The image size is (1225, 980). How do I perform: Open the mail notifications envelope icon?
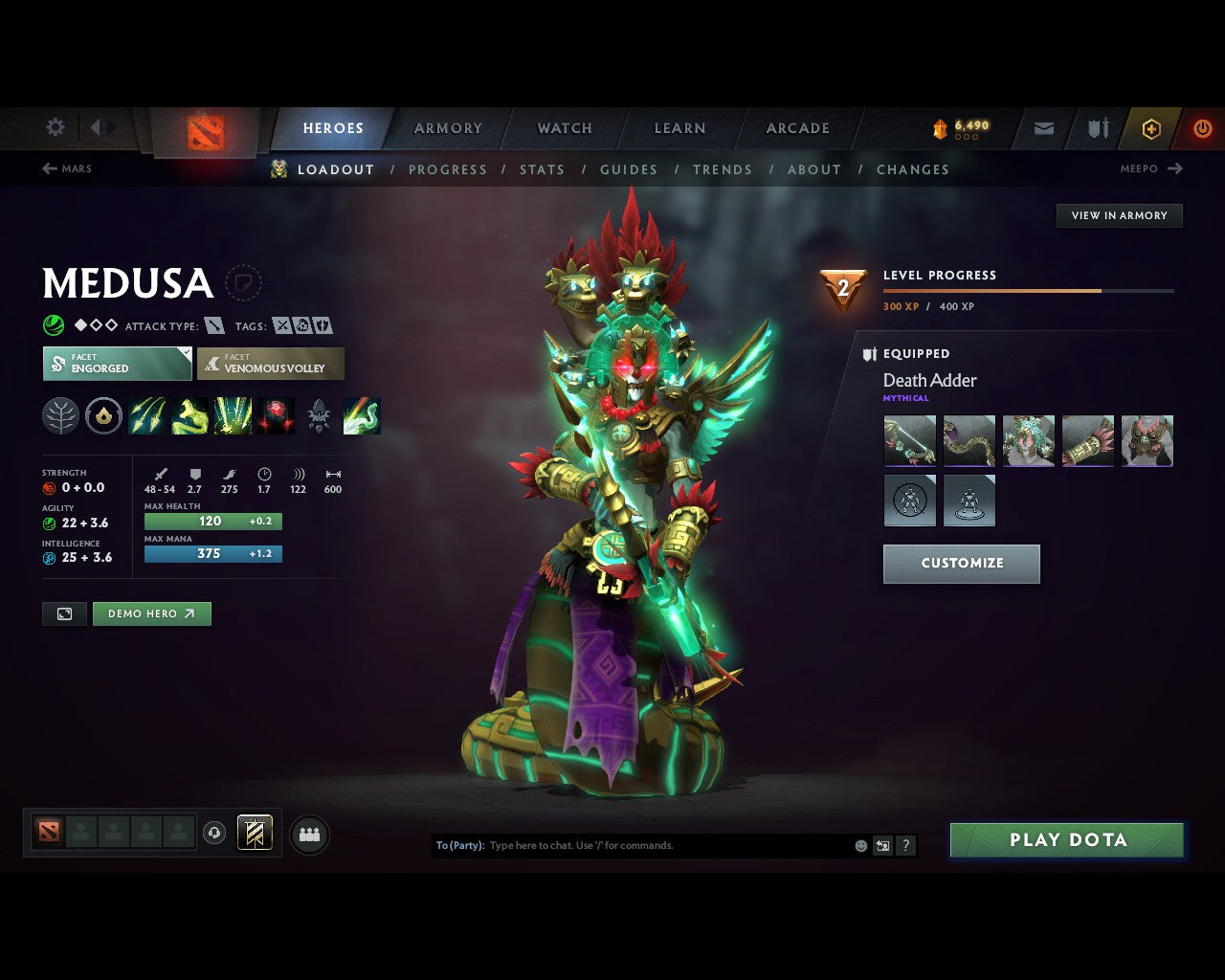click(x=1042, y=127)
